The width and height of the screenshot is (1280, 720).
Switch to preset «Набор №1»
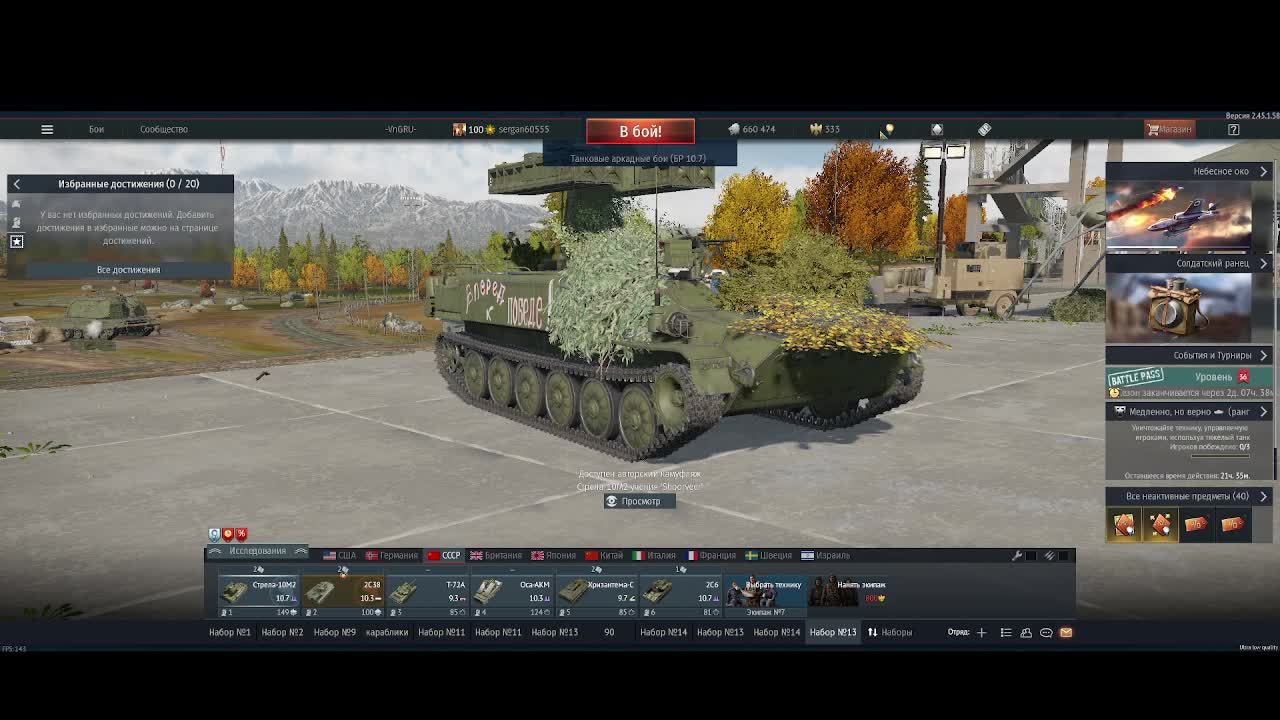tap(229, 632)
